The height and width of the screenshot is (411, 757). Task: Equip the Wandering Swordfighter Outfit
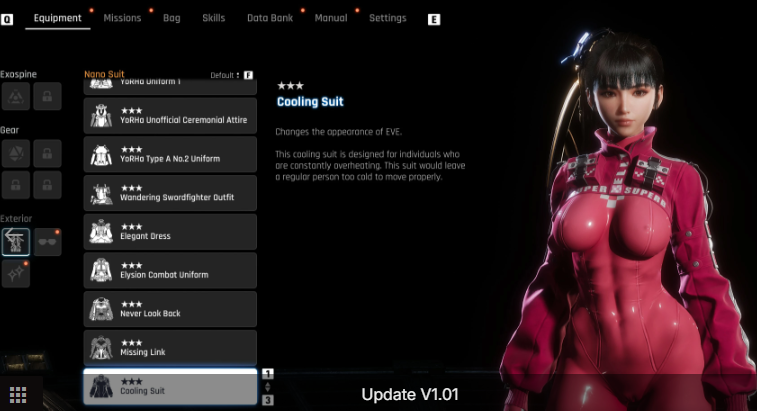coord(170,193)
